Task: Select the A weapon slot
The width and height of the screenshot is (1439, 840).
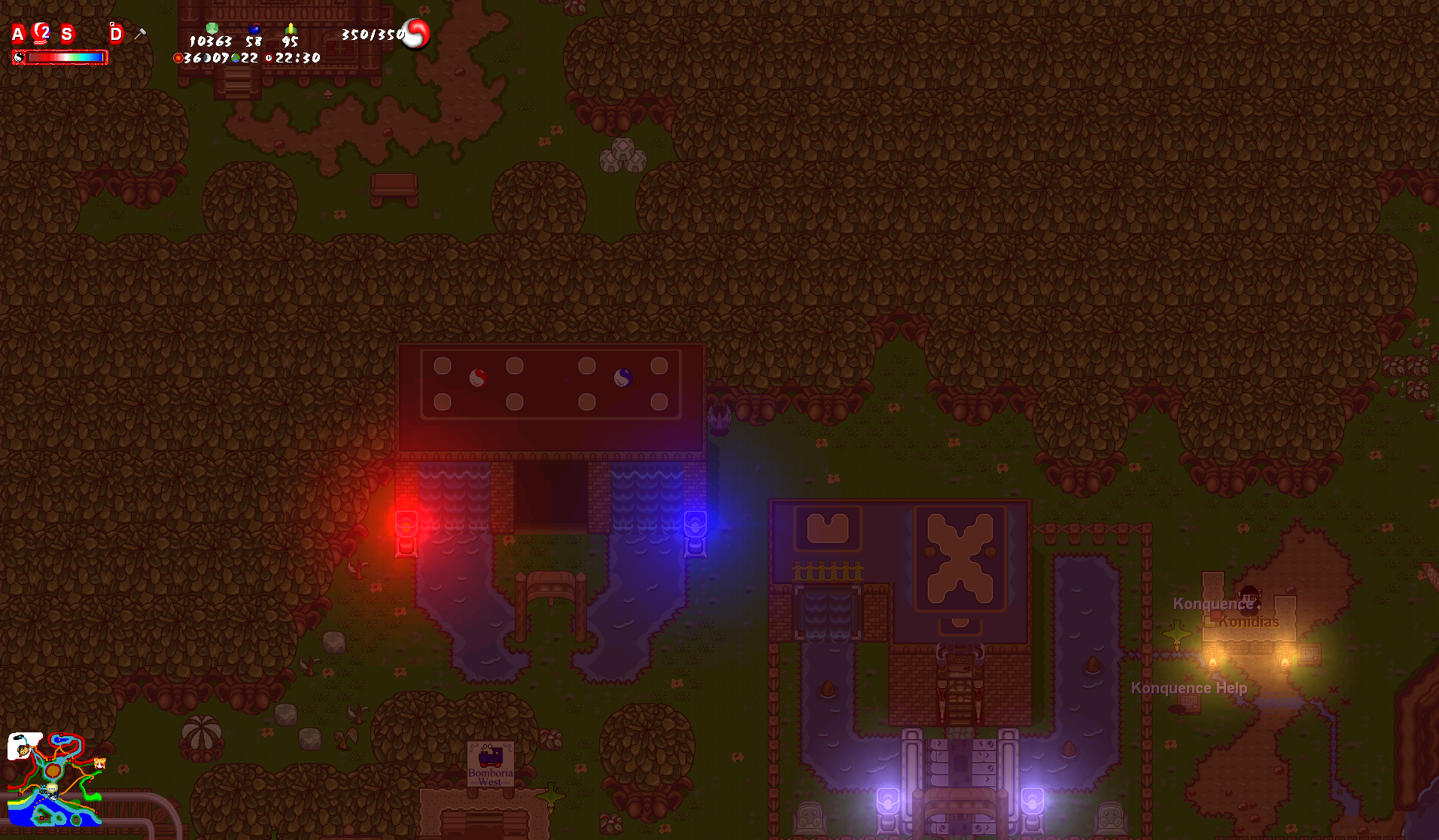Action: click(18, 33)
